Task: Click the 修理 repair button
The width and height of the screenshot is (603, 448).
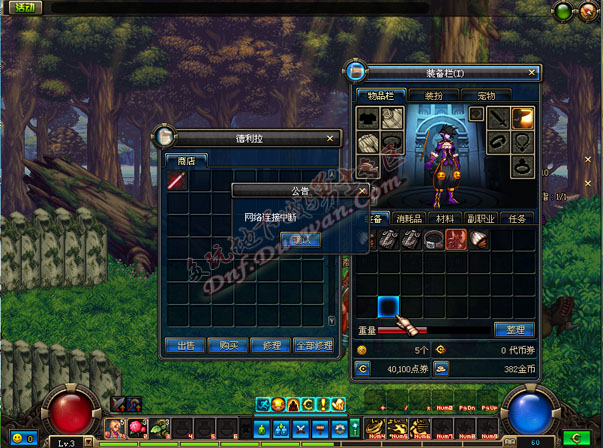Action: pos(269,345)
